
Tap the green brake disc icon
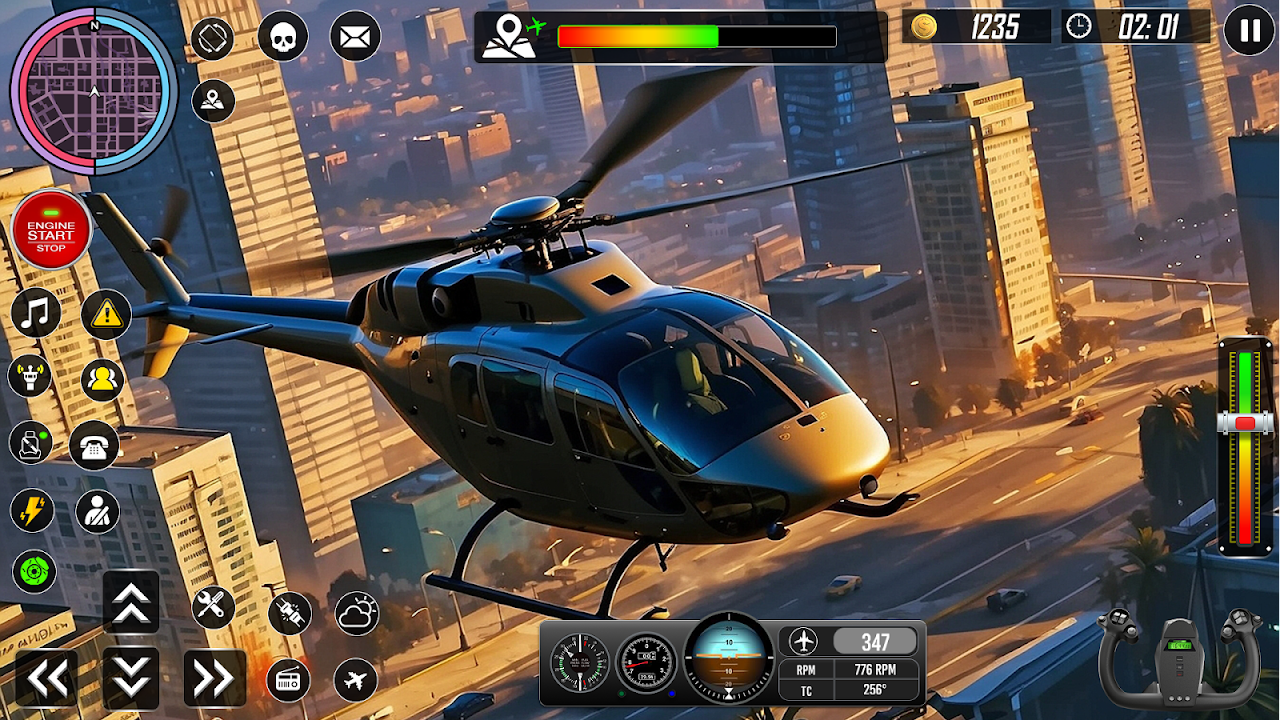coord(33,572)
